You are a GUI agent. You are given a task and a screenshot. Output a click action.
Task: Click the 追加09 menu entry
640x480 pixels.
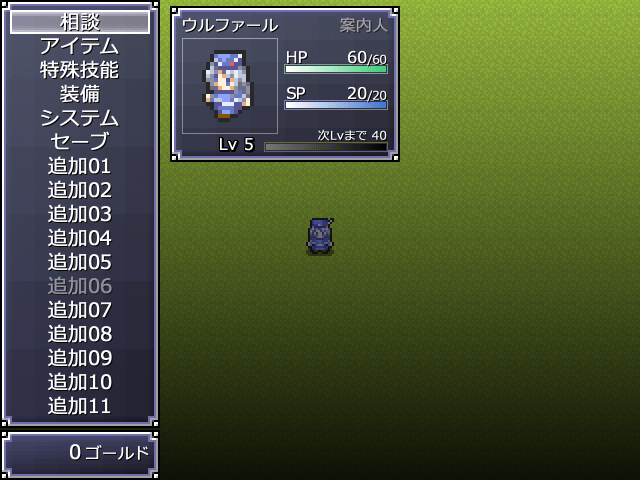point(80,358)
